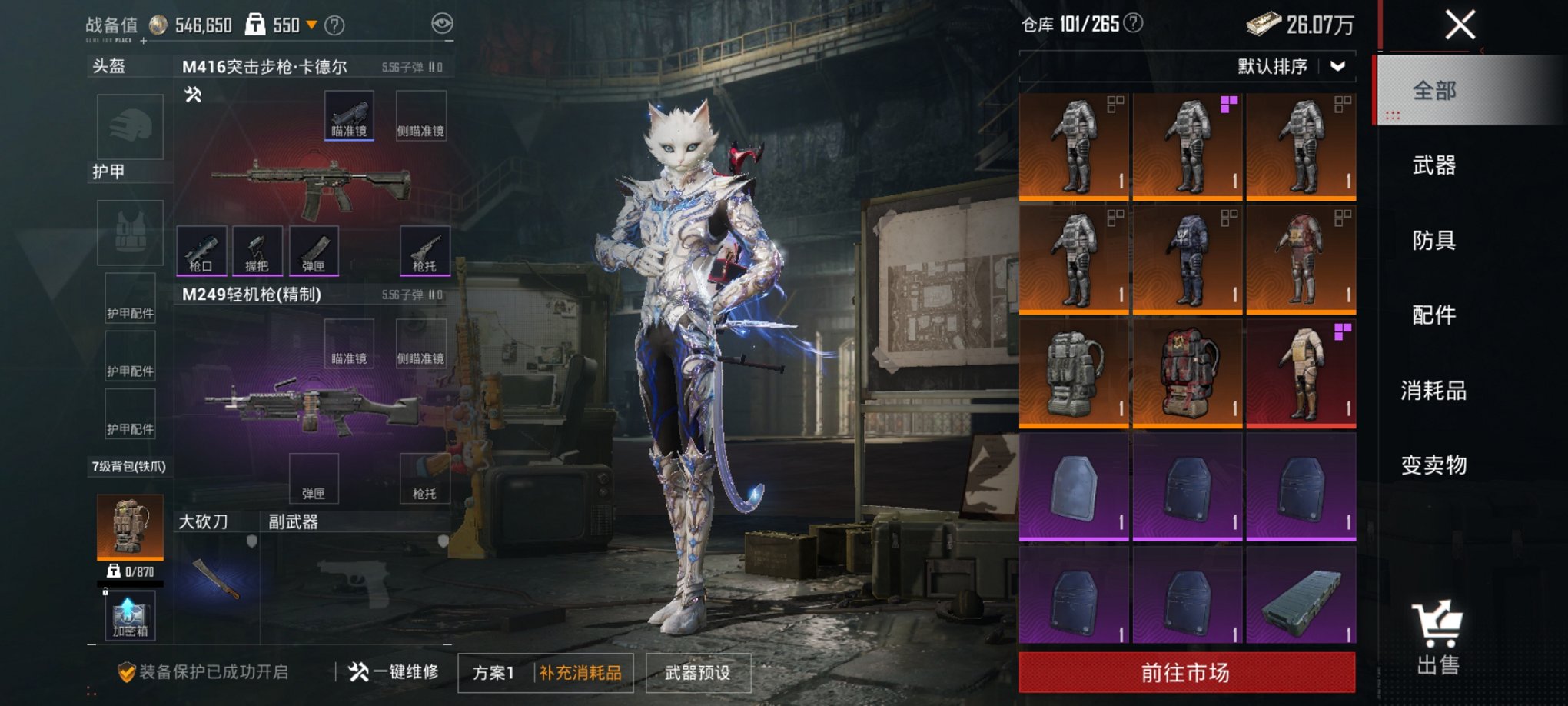The image size is (1568, 706).
Task: Go to market via 前往市场 button
Action: 1186,673
